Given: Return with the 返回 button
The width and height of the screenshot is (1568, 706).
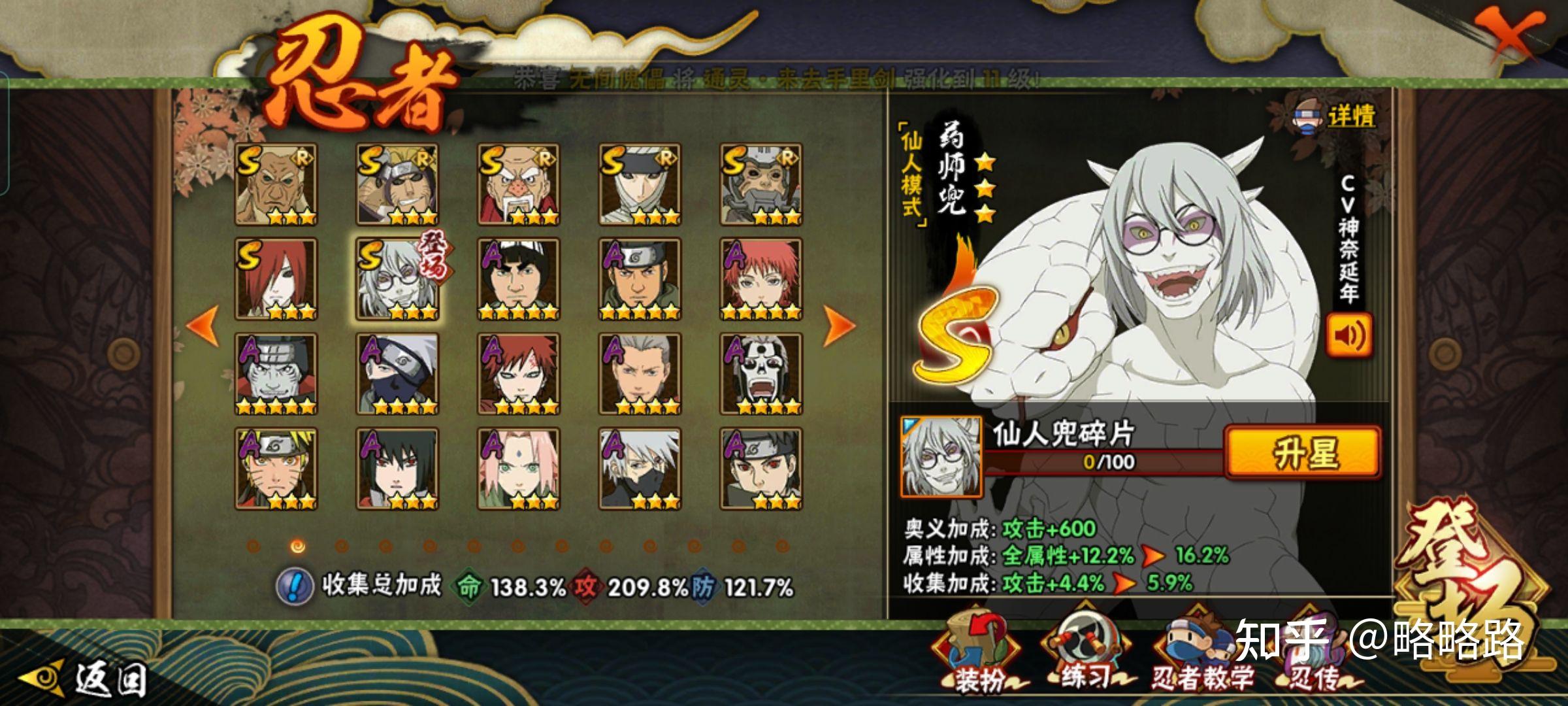Looking at the screenshot, I should [x=85, y=680].
